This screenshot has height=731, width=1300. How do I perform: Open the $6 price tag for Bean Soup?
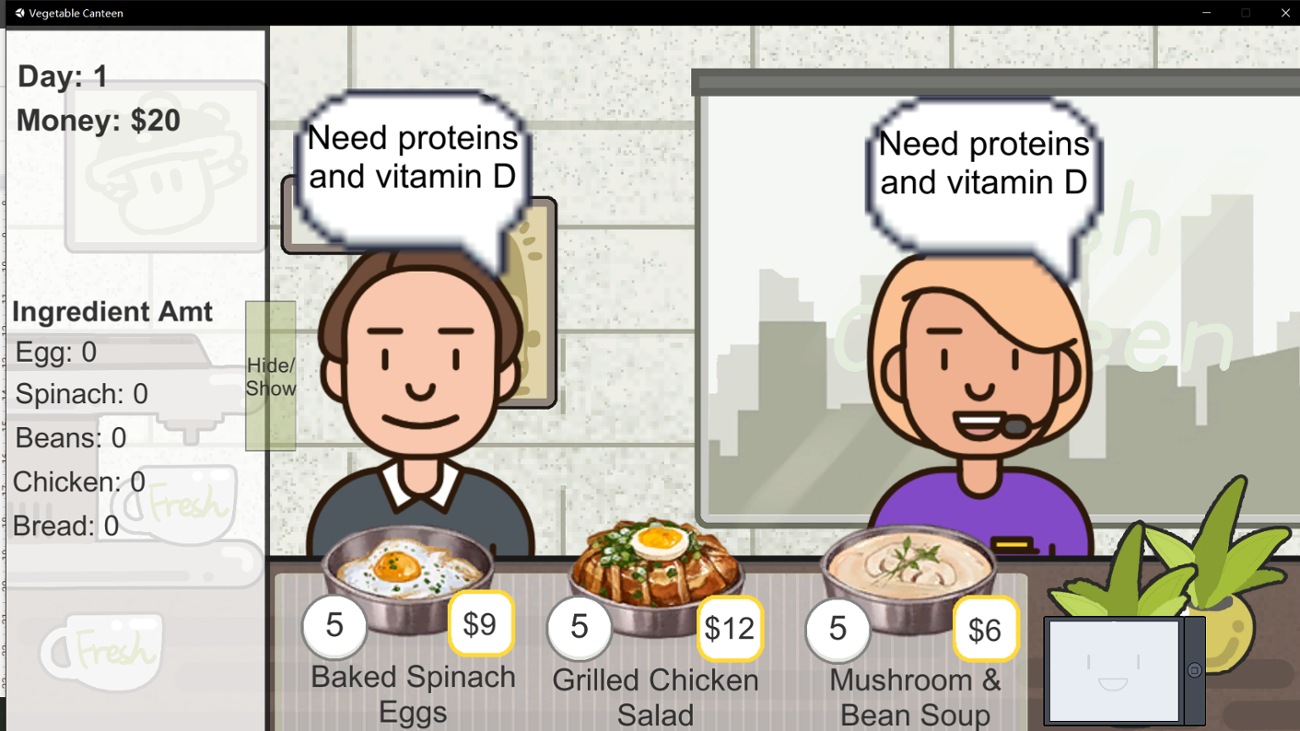tap(986, 629)
